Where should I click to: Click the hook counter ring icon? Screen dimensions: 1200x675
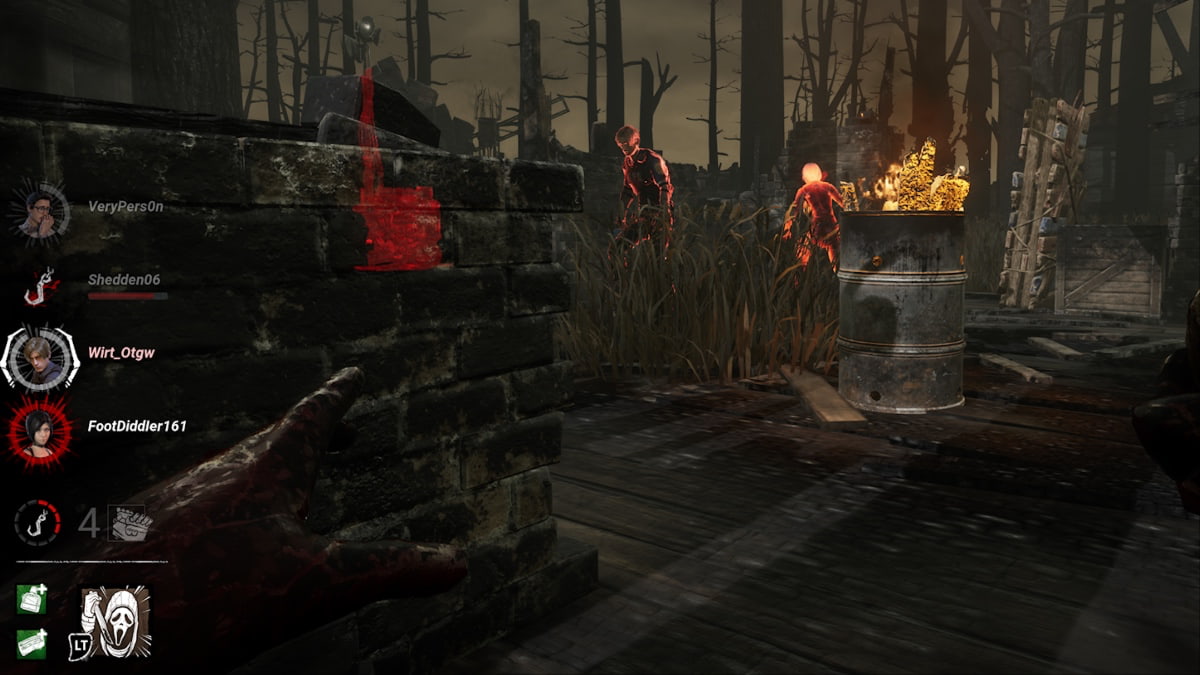coord(37,522)
